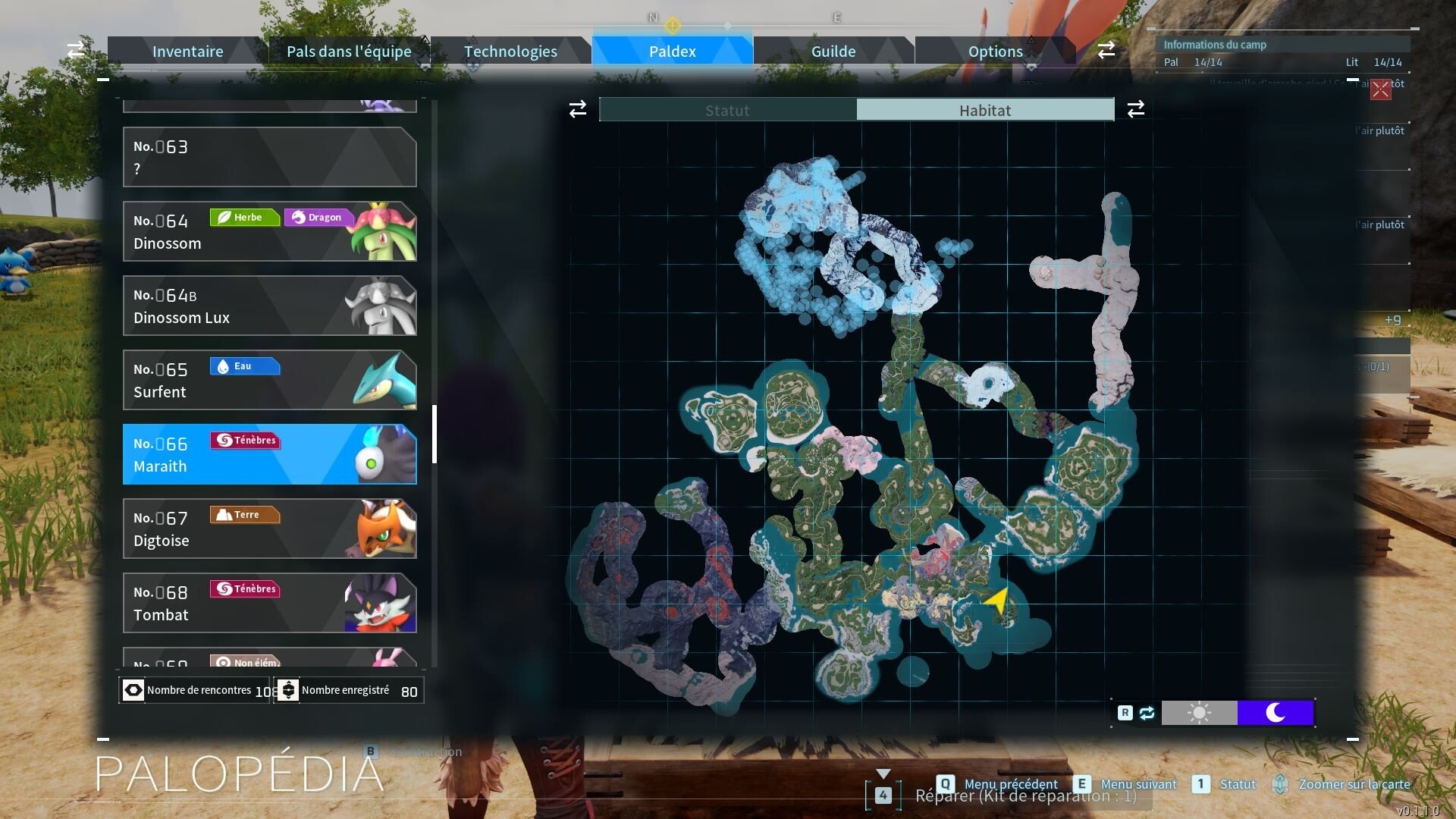This screenshot has height=819, width=1456.
Task: Close the red X camp notification
Action: click(1380, 89)
